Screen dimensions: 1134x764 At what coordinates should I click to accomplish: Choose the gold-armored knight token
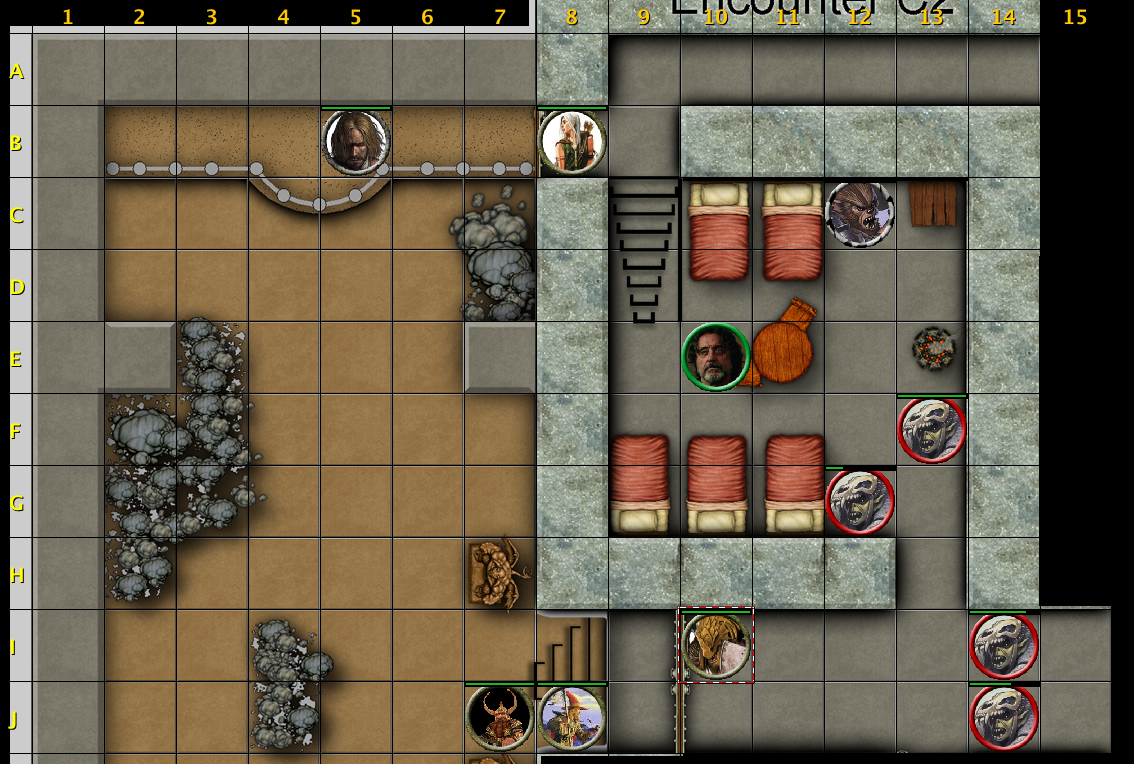[716, 645]
